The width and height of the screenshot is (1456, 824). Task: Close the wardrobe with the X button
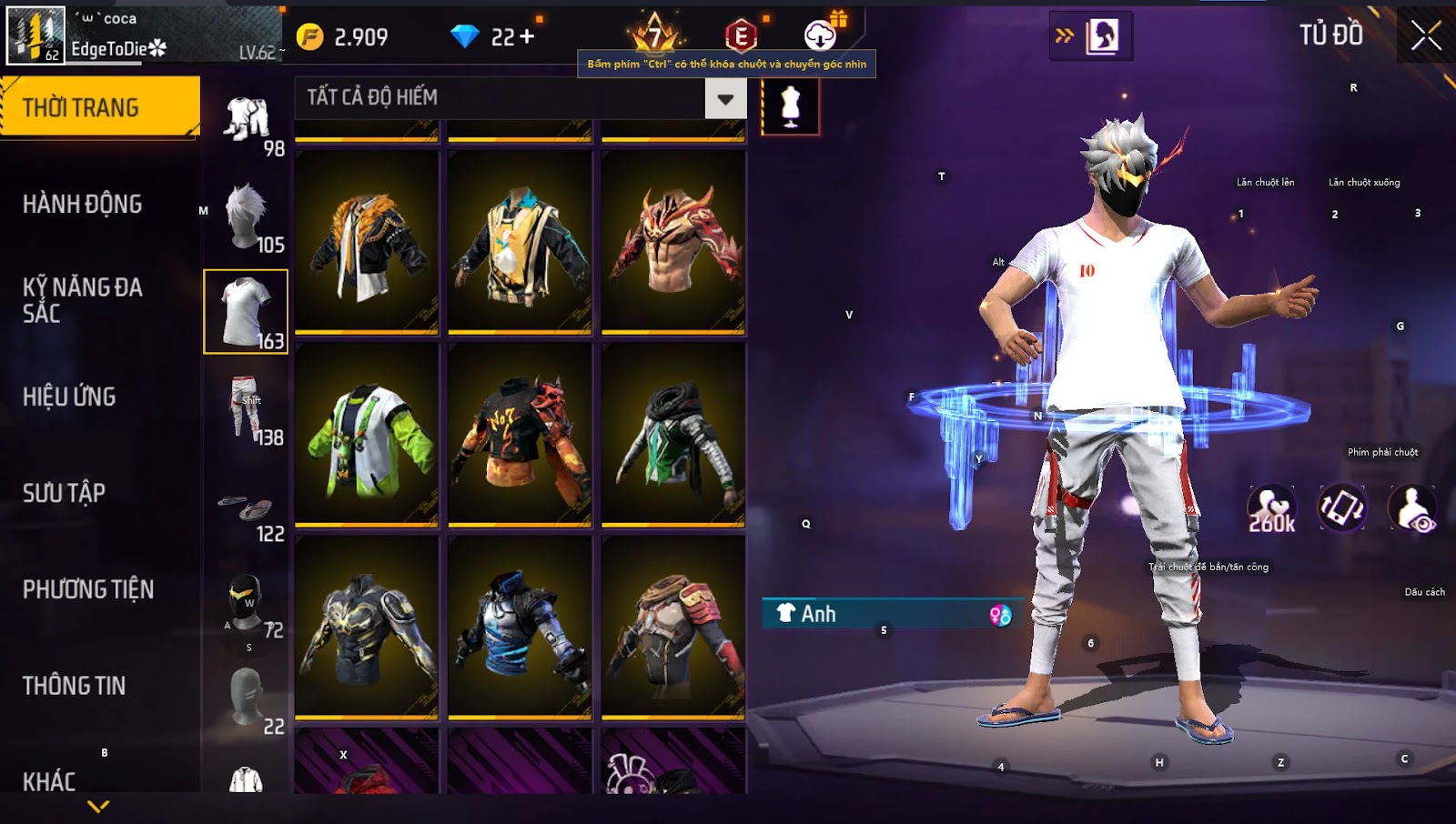(1425, 36)
